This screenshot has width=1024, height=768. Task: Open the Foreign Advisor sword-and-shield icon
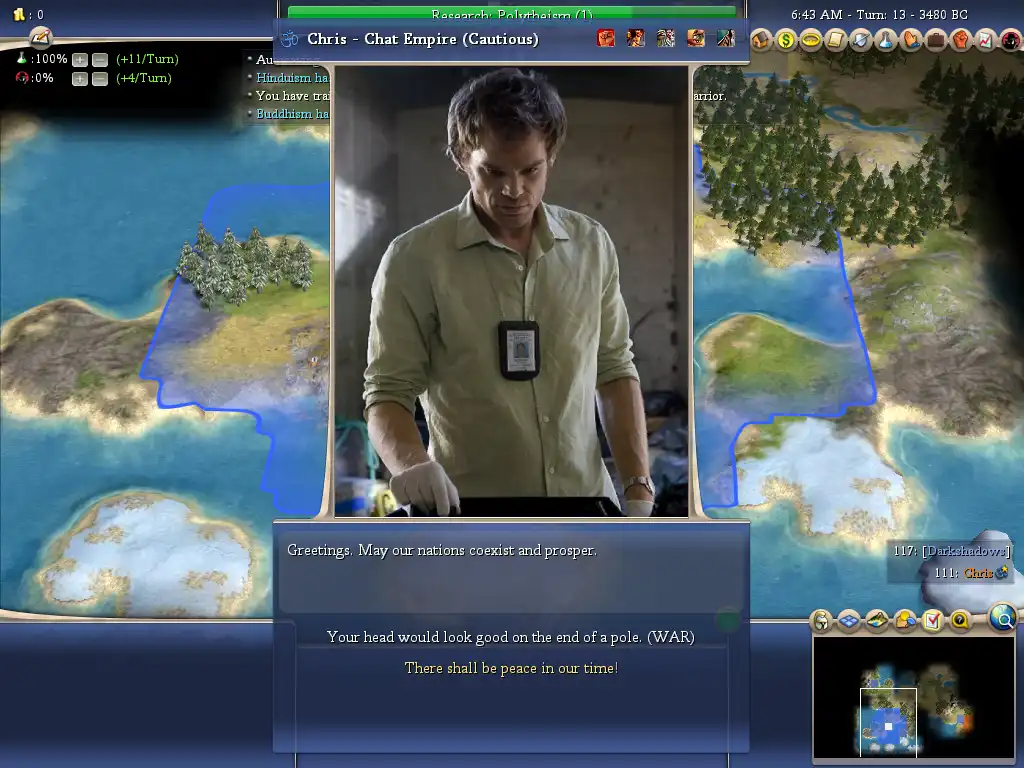[861, 40]
